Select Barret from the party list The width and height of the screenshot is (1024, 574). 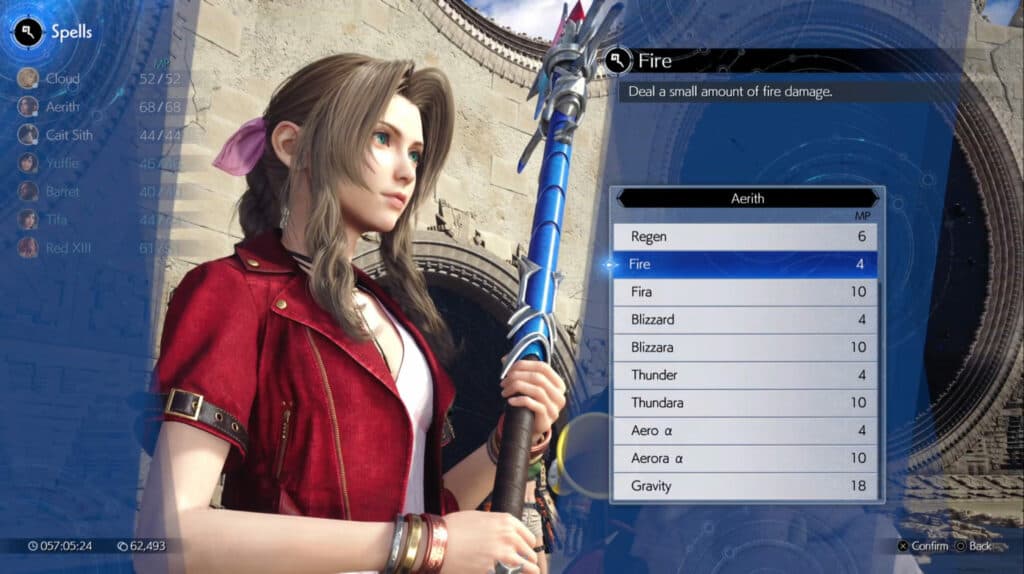62,191
